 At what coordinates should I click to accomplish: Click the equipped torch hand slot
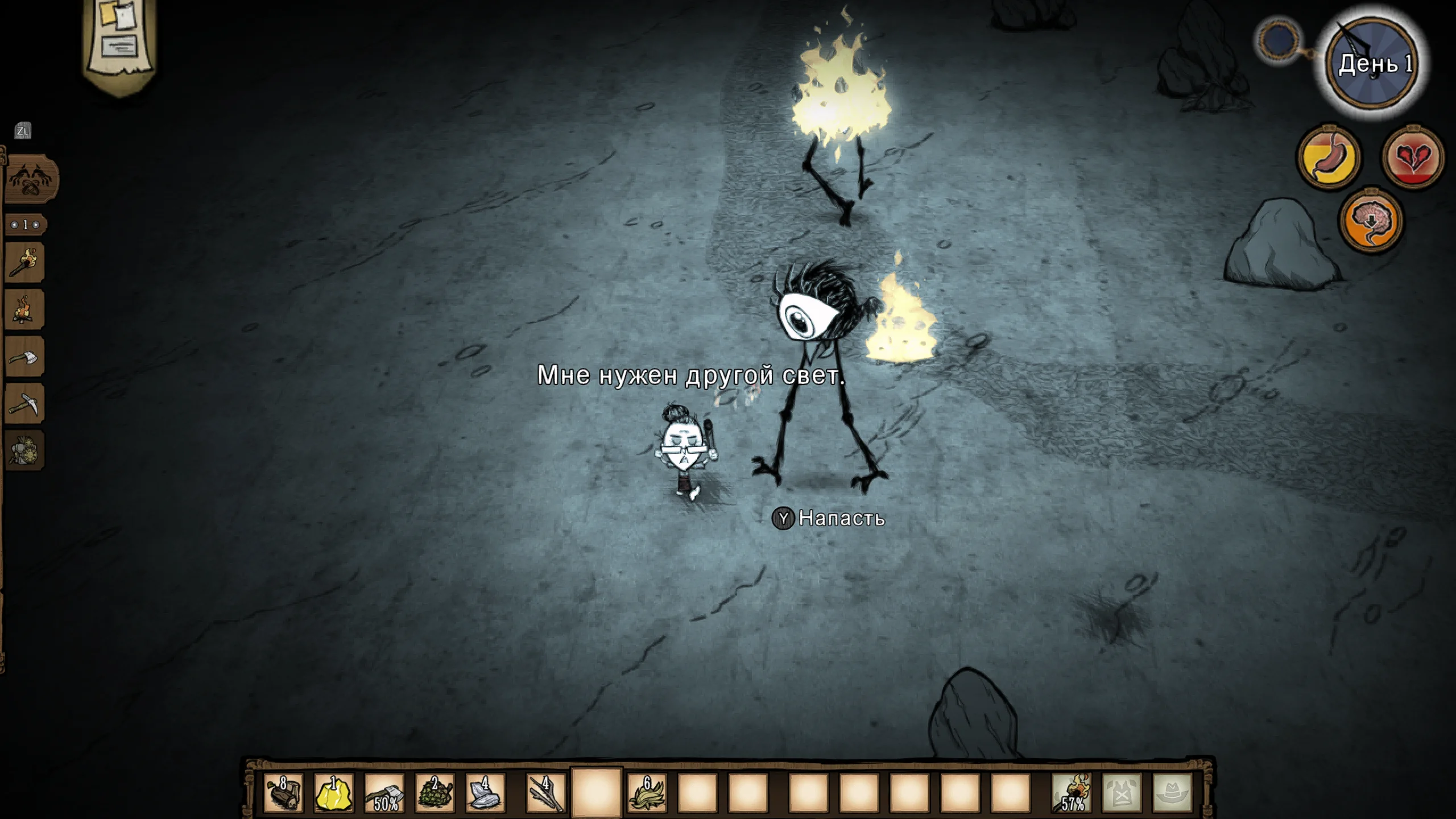point(1072,792)
